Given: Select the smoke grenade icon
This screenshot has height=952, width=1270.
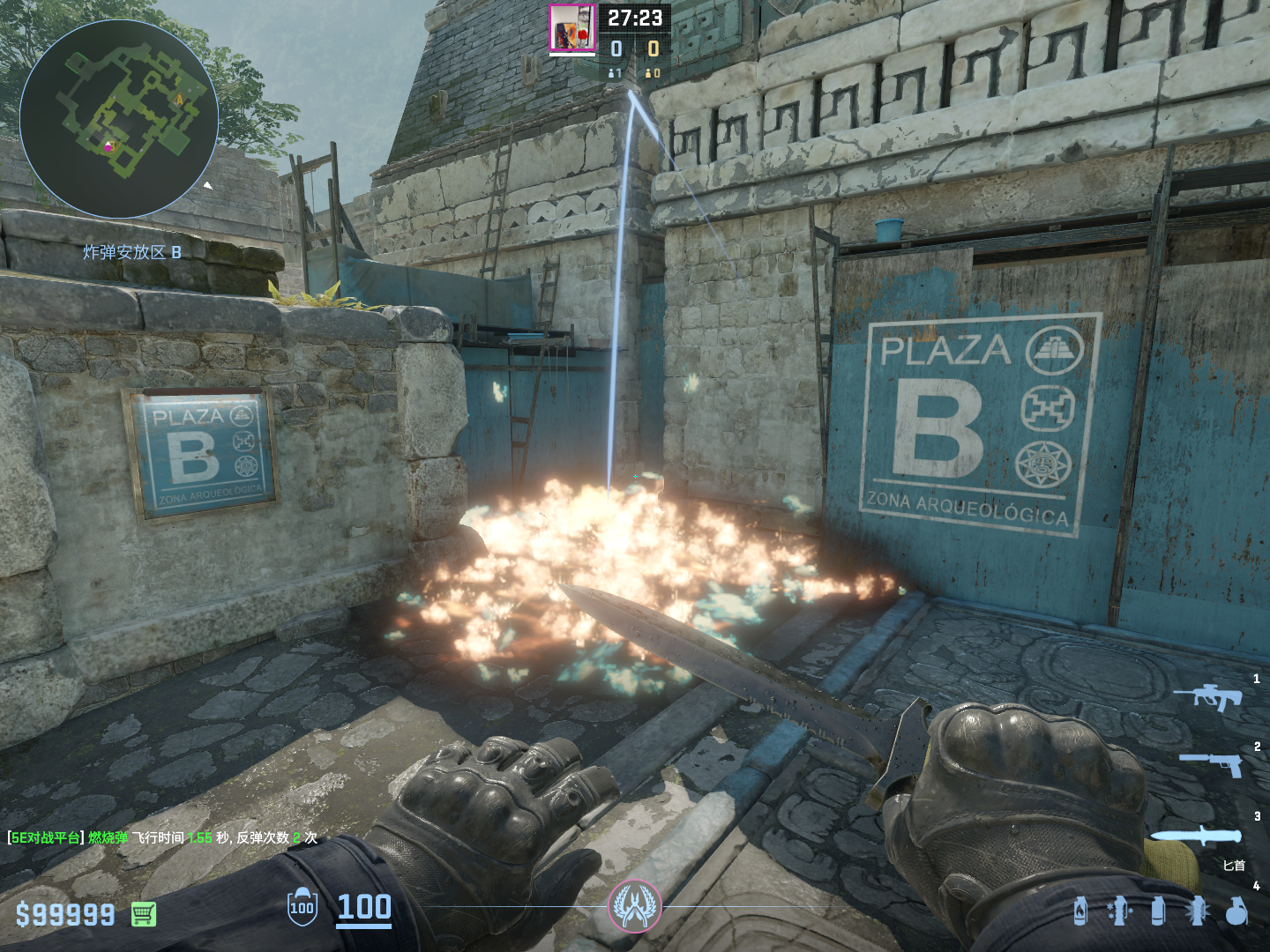Looking at the screenshot, I should [x=1158, y=911].
